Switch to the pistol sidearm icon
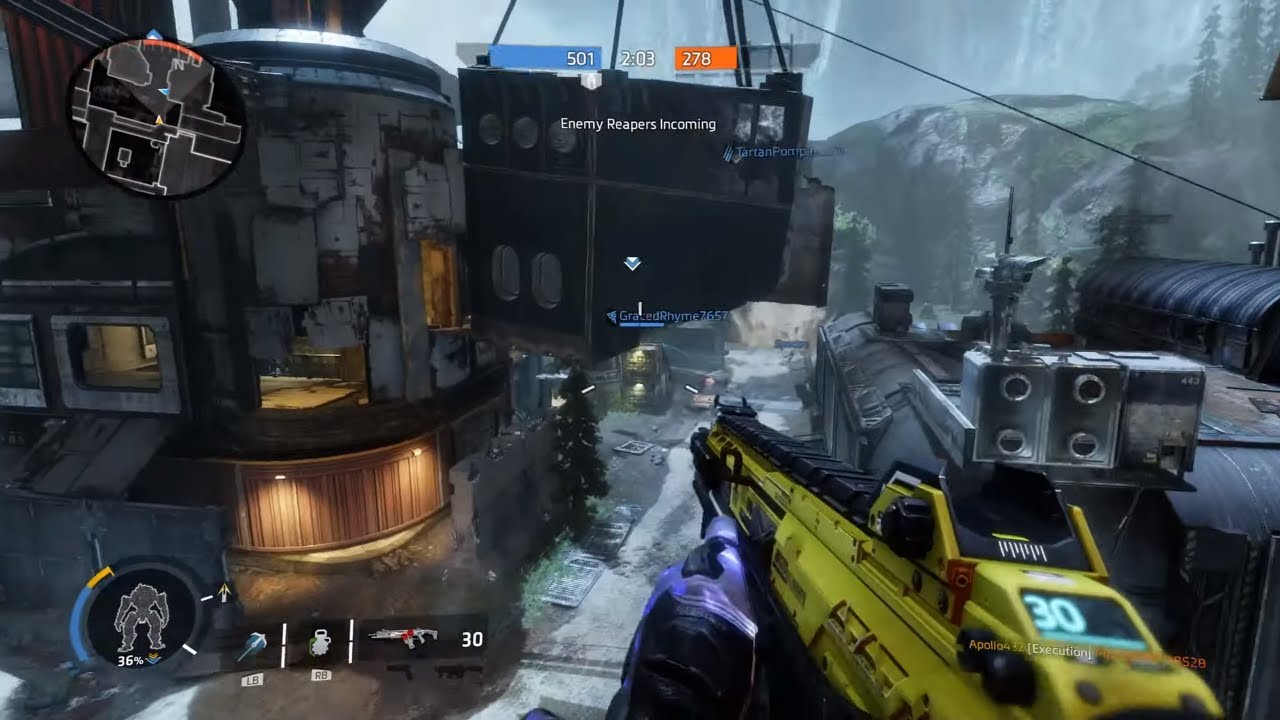This screenshot has height=720, width=1280. click(x=401, y=671)
